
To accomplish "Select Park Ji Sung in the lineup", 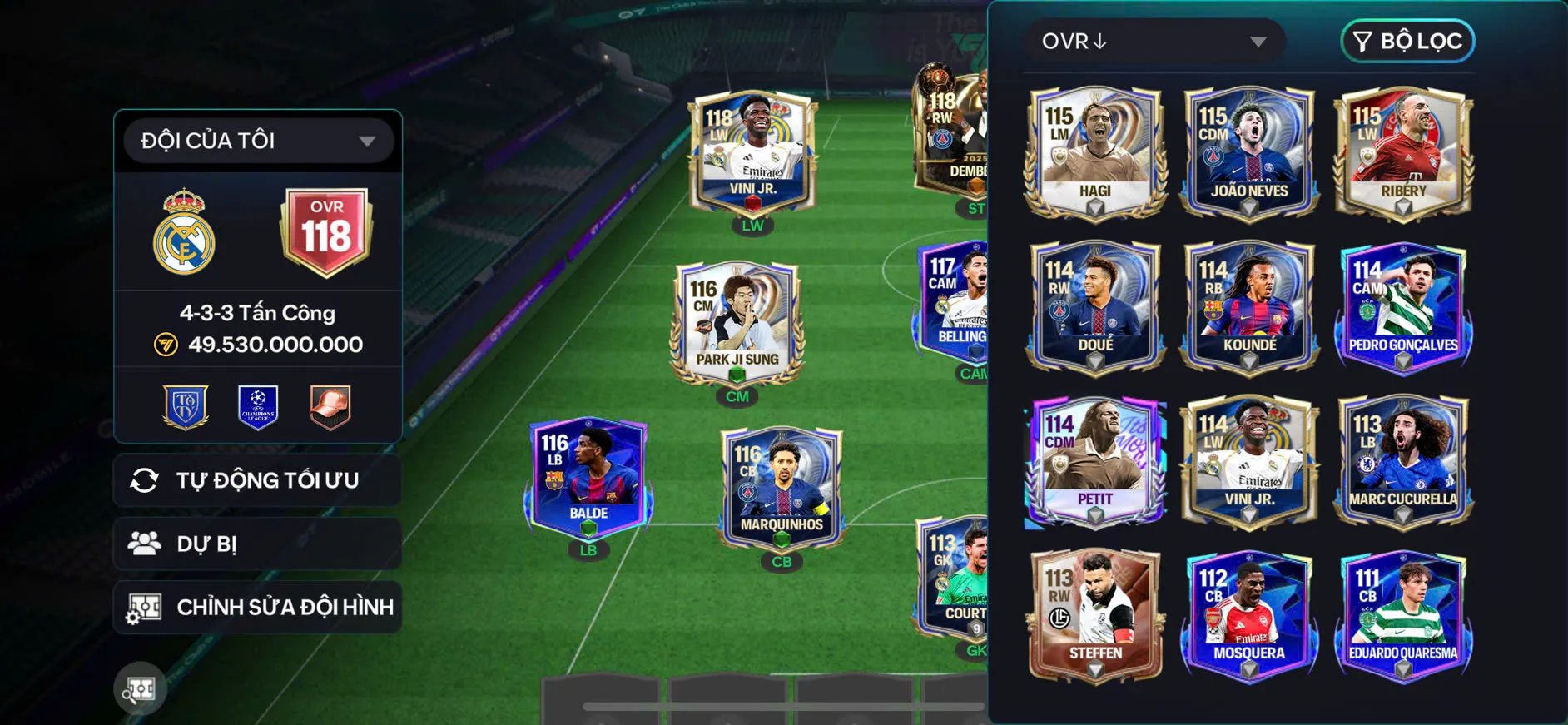I will [x=737, y=323].
